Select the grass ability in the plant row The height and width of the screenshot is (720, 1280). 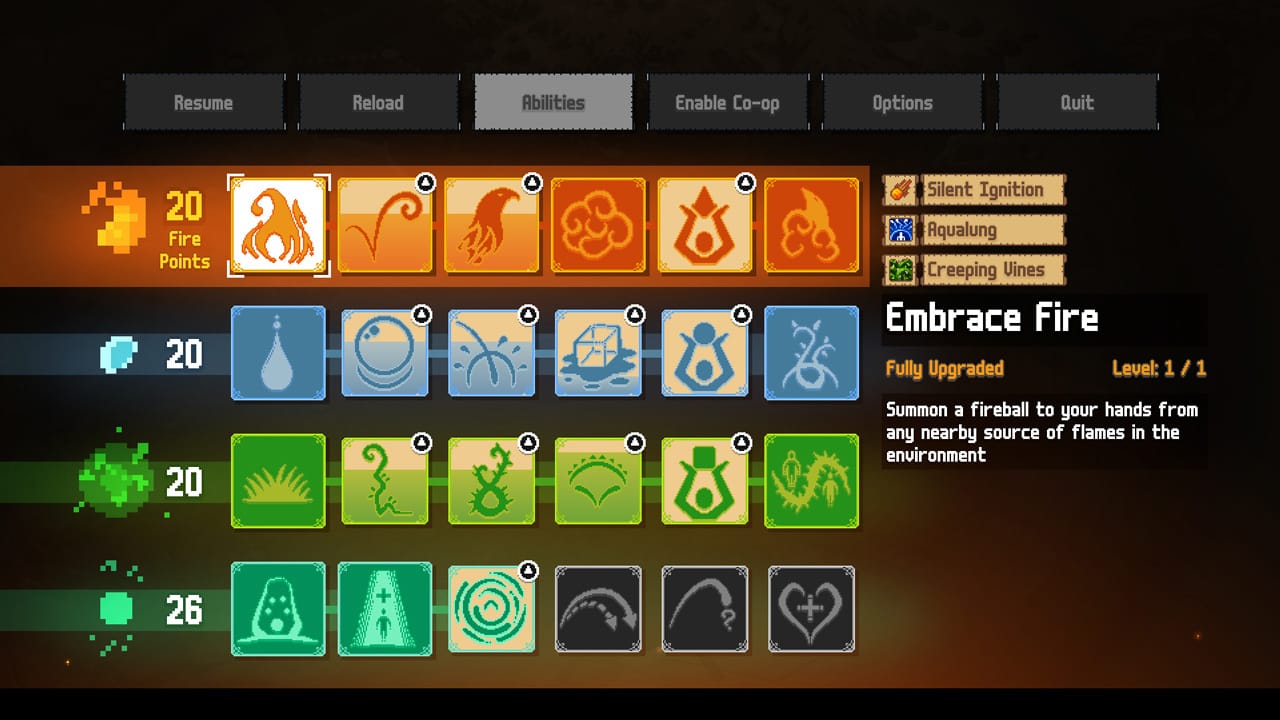click(278, 481)
